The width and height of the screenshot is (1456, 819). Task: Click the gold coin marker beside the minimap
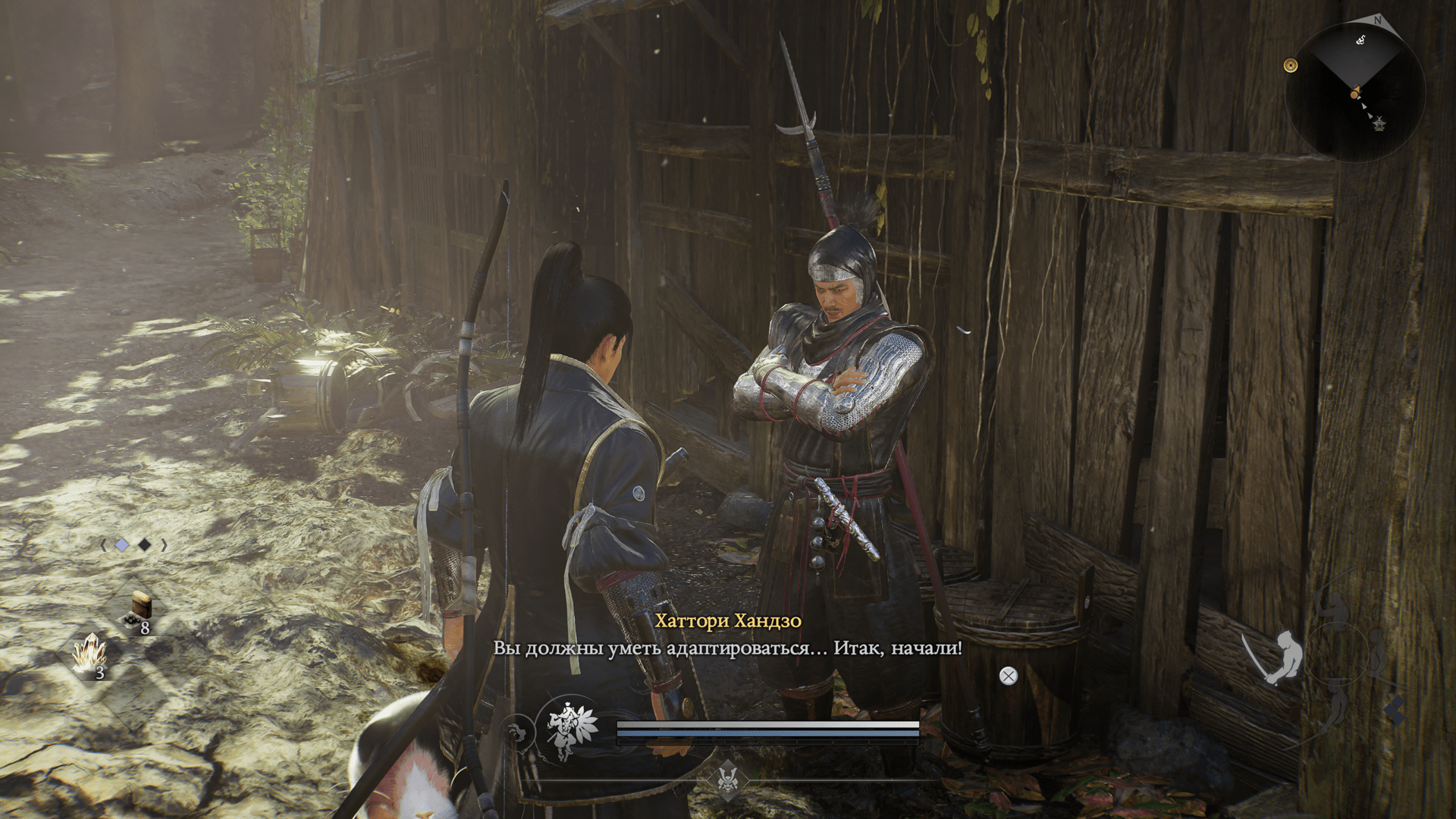click(x=1291, y=66)
